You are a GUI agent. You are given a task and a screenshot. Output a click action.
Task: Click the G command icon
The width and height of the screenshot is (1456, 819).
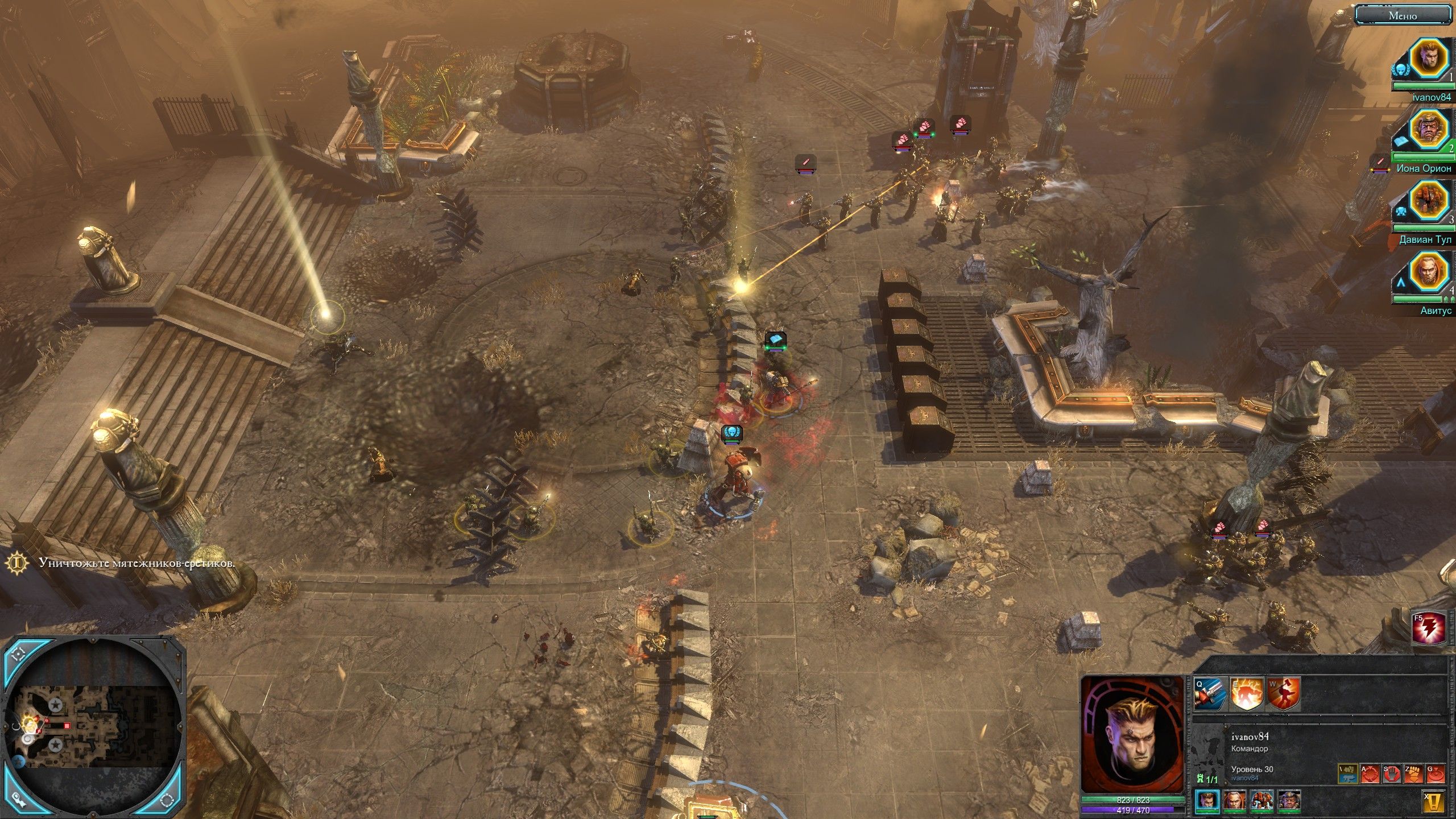(1436, 773)
